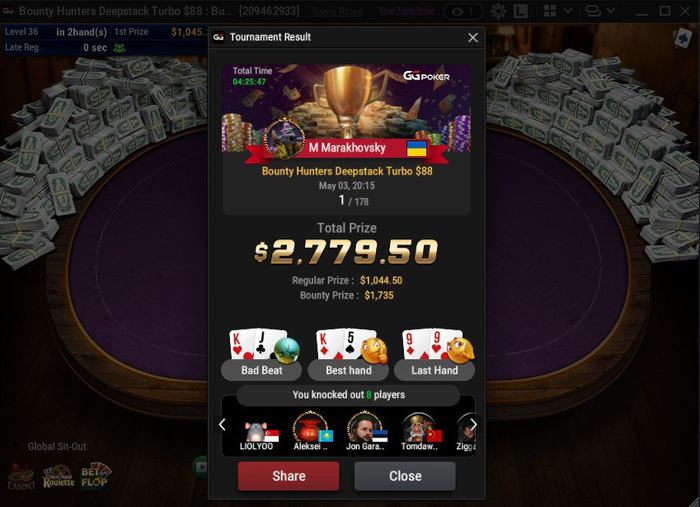Image resolution: width=700 pixels, height=507 pixels.
Task: Open the Bet Flop side game
Action: pos(95,476)
